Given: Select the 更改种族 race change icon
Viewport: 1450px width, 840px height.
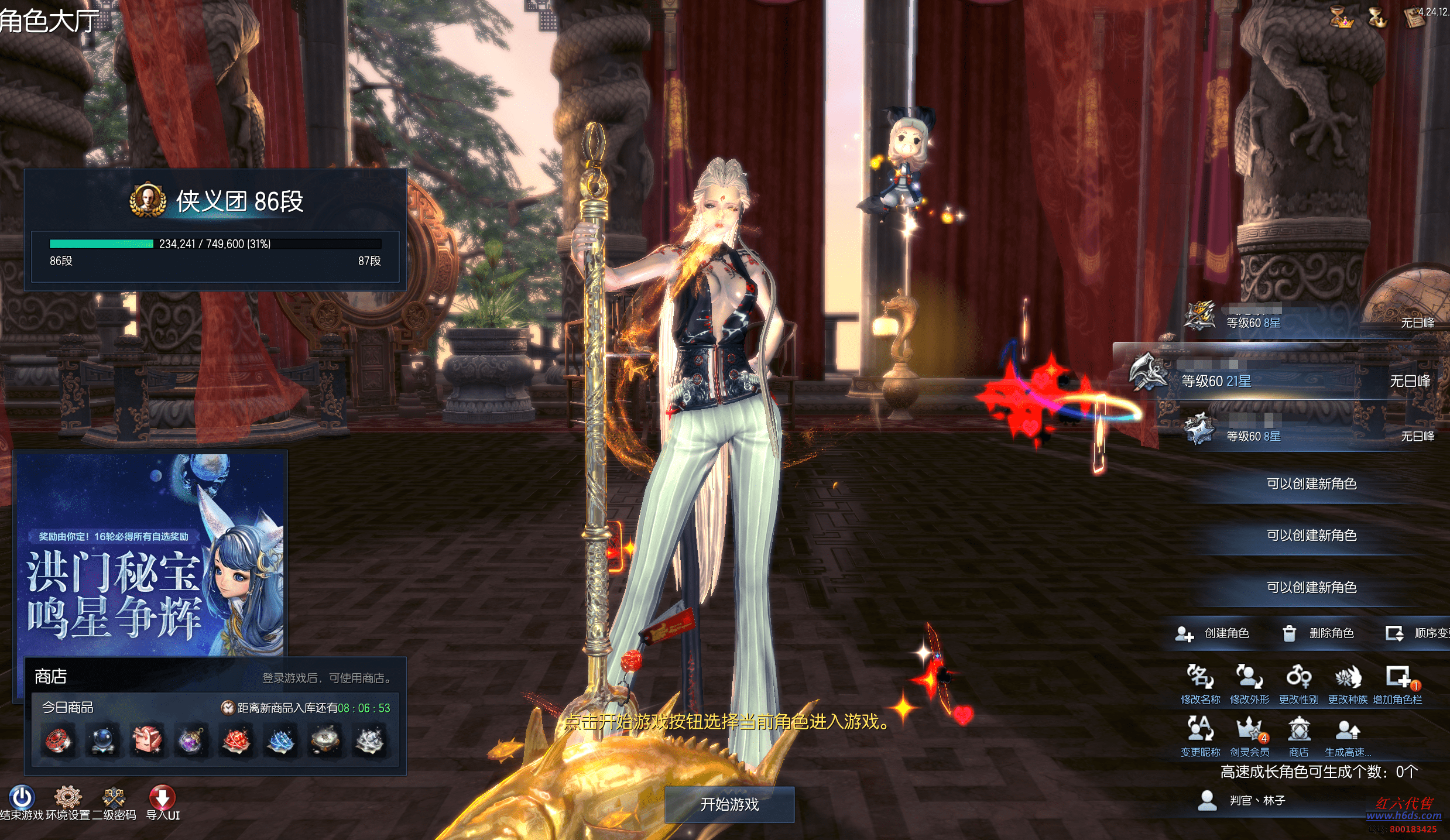Looking at the screenshot, I should 1348,678.
